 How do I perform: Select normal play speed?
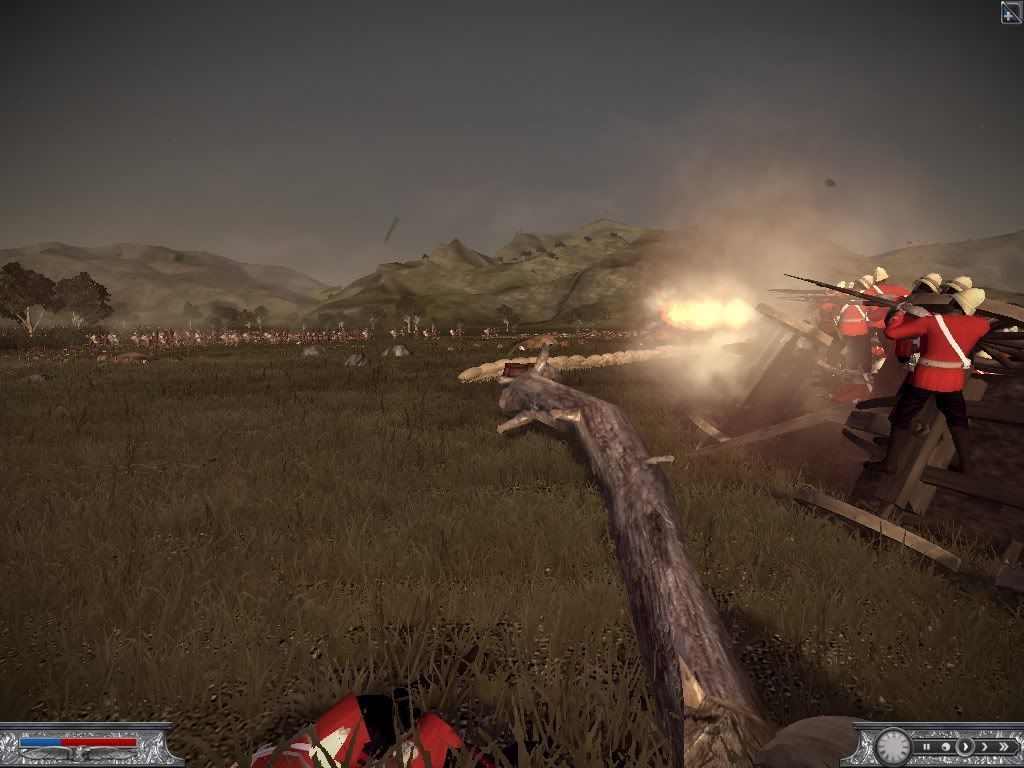pos(965,747)
